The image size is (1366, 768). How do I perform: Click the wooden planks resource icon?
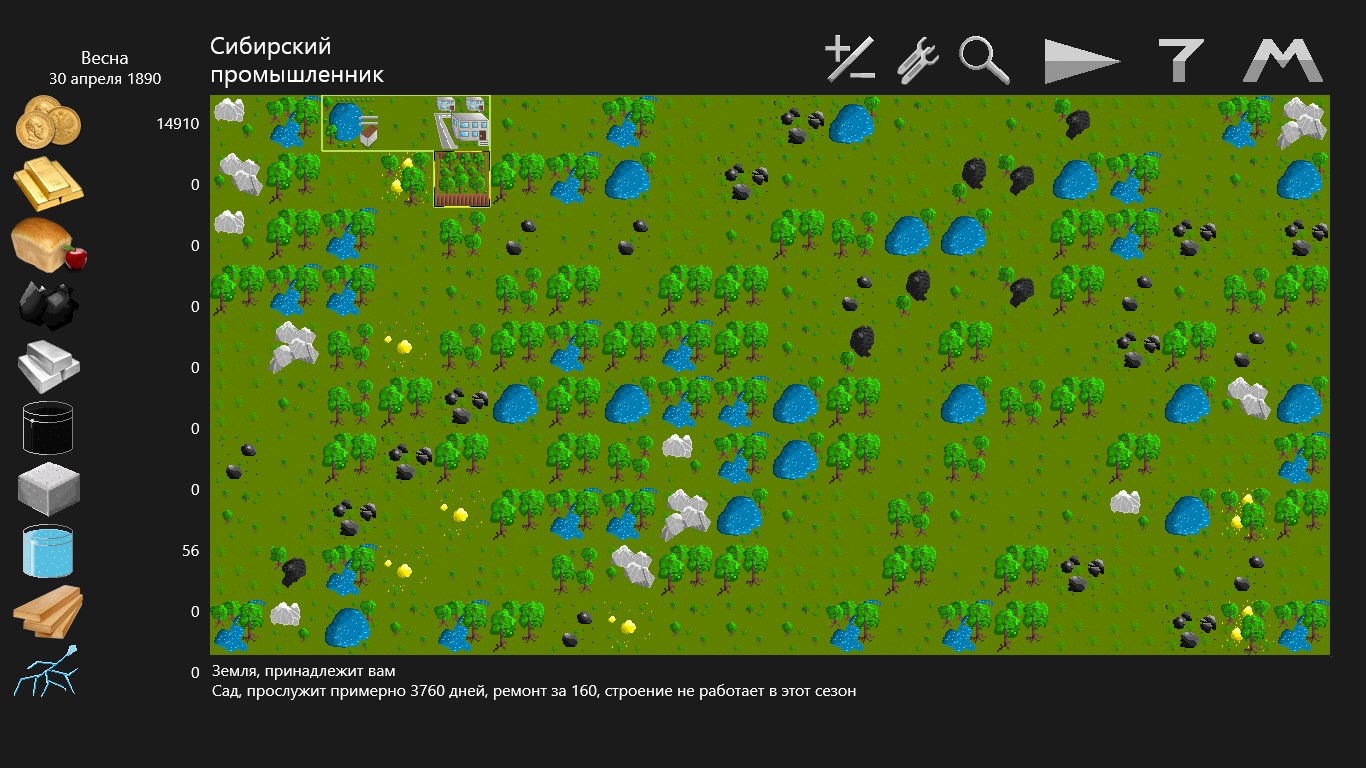[x=48, y=611]
